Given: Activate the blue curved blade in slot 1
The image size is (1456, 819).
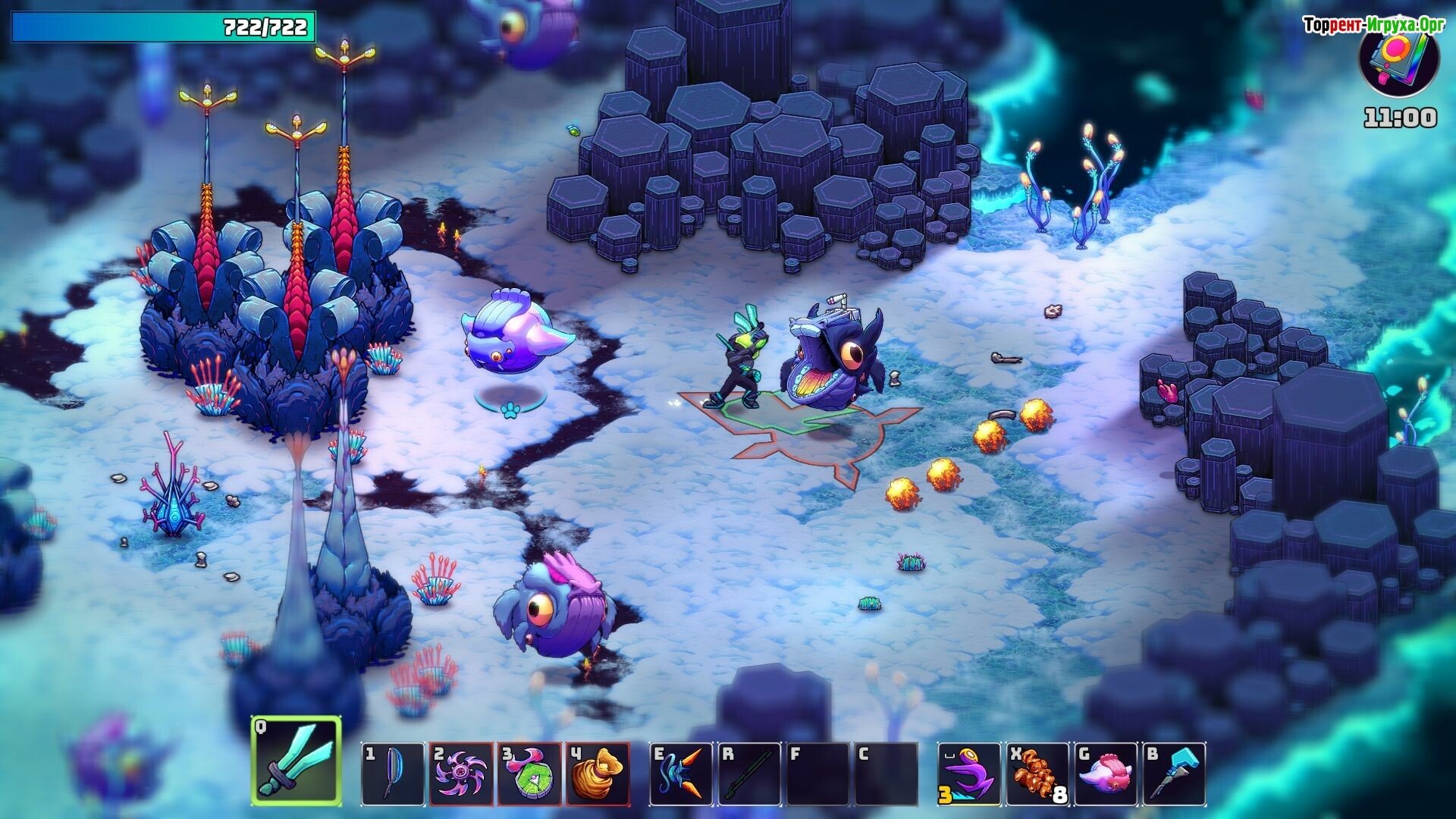Looking at the screenshot, I should tap(392, 773).
